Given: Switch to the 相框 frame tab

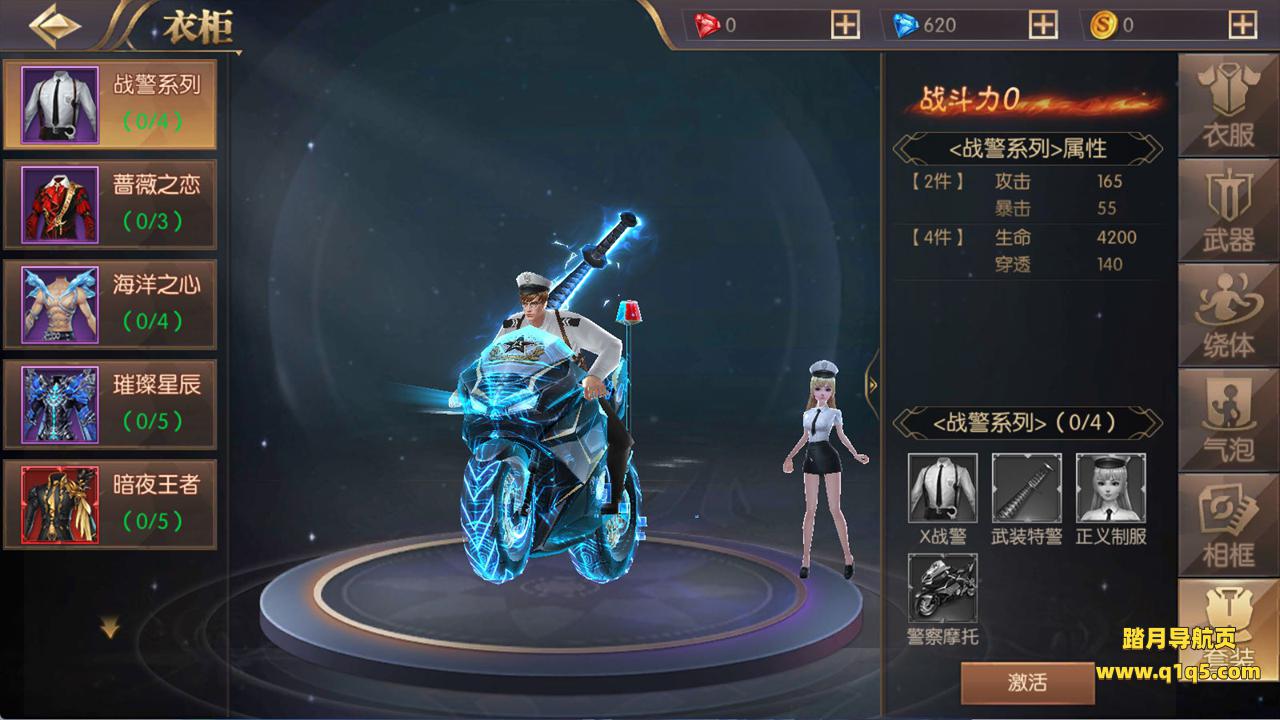Looking at the screenshot, I should click(1228, 524).
